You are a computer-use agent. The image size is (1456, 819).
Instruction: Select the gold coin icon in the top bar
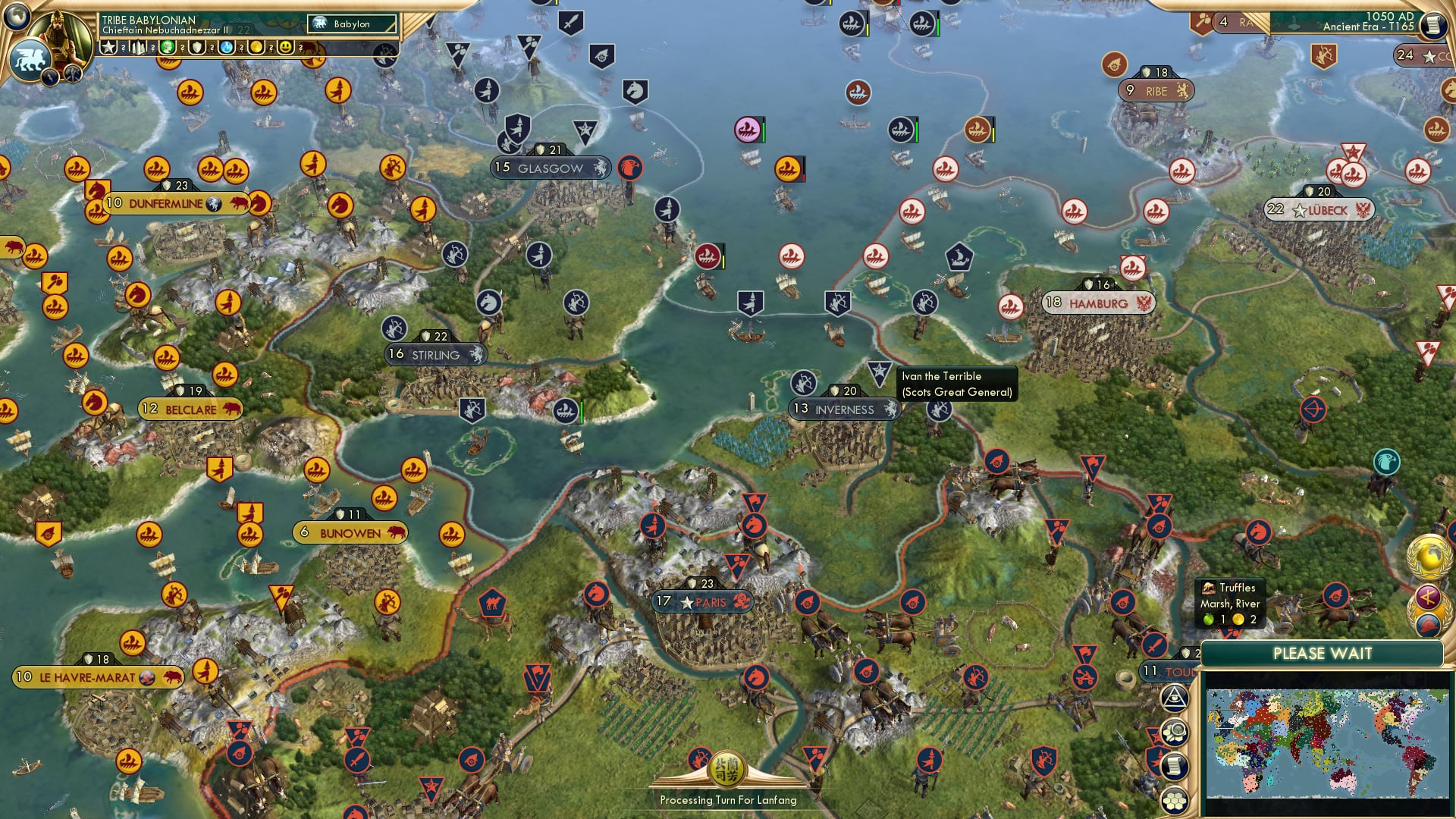[x=256, y=47]
